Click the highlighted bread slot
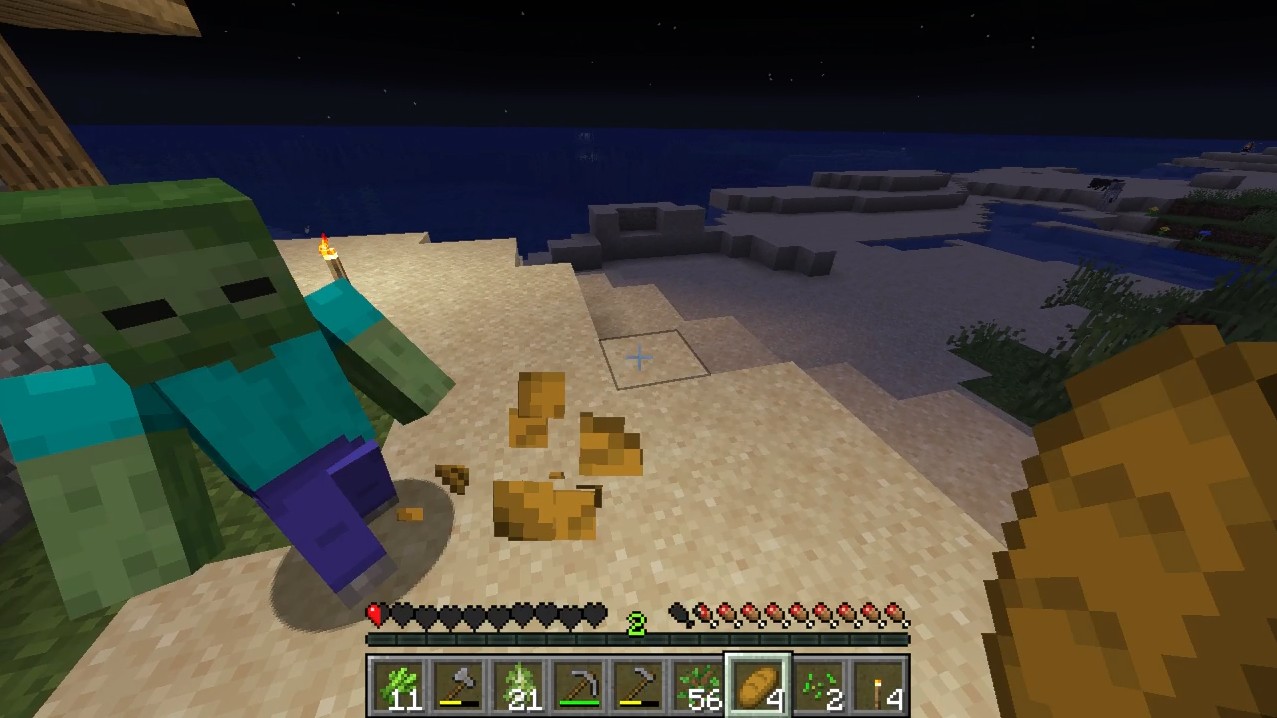The image size is (1277, 718). (x=757, y=686)
